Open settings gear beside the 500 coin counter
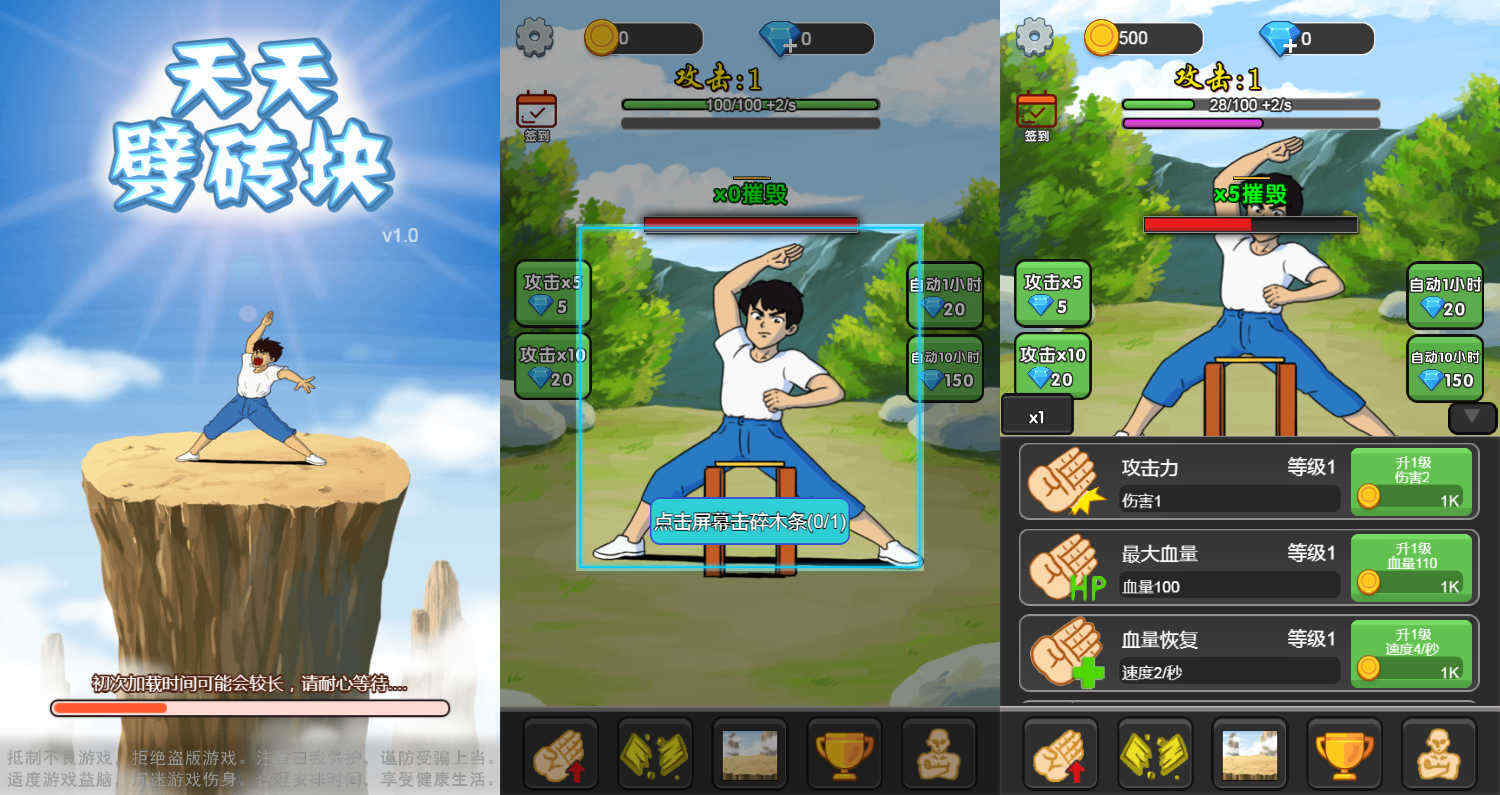The height and width of the screenshot is (795, 1500). click(x=1034, y=38)
